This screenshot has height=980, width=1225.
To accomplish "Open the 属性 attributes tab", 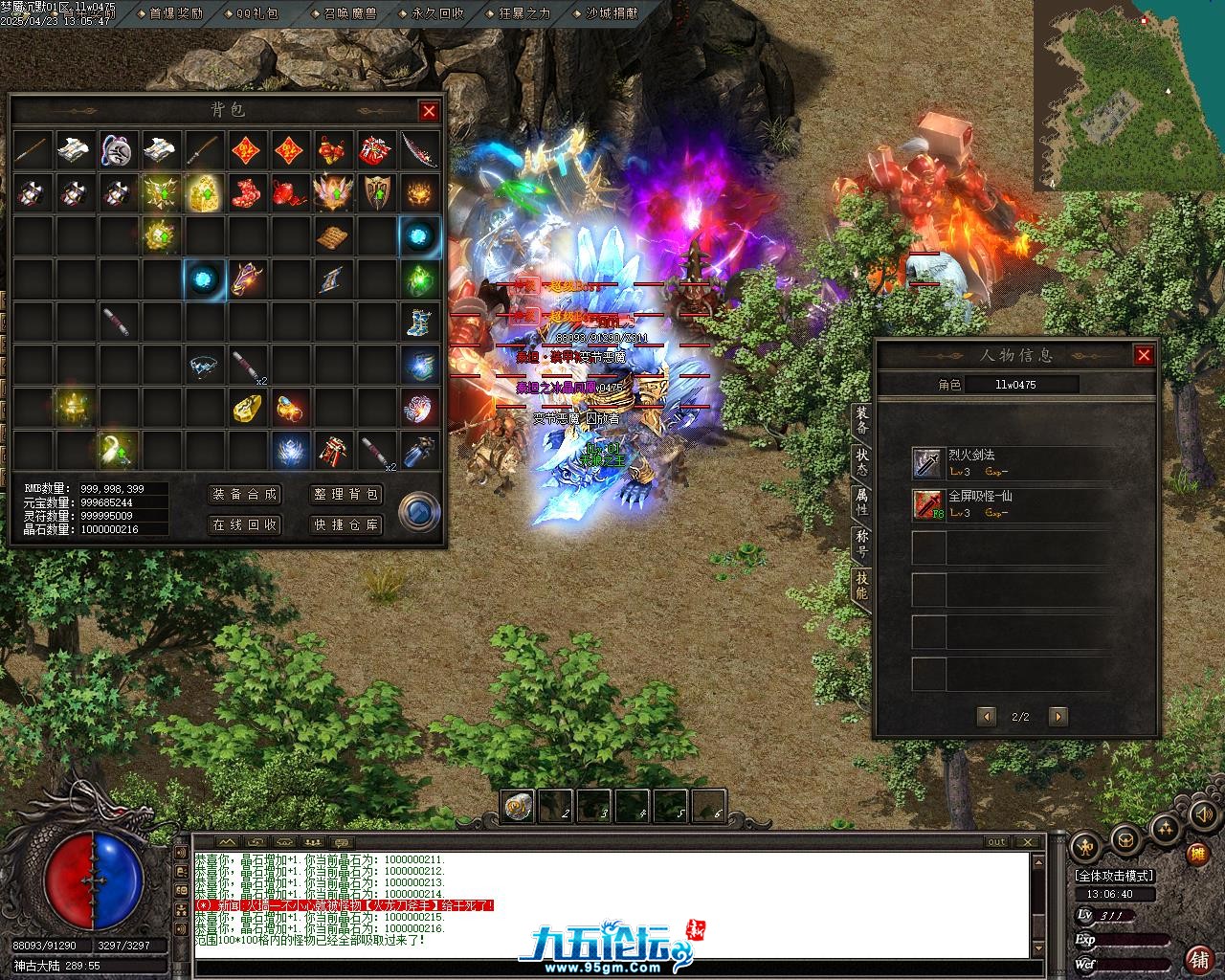I will click(x=861, y=502).
